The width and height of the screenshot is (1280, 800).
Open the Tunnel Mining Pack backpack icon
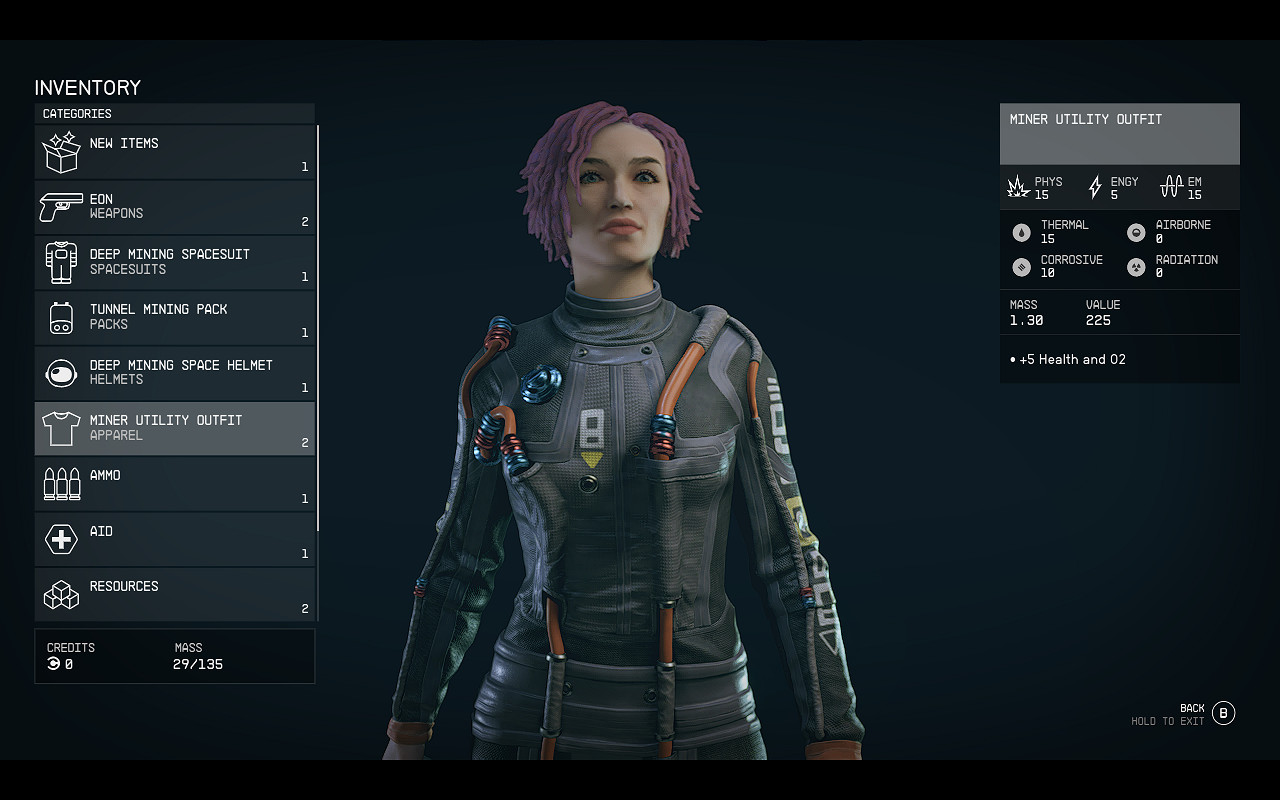pos(61,317)
